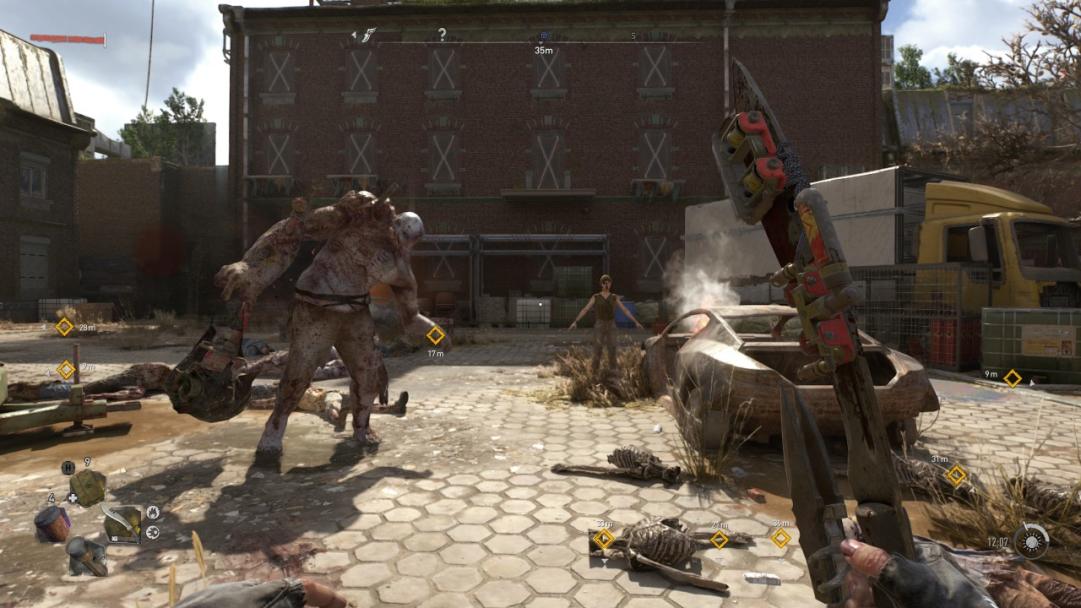Select the 28m yellow diamond loot marker
This screenshot has width=1081, height=608.
pos(64,327)
